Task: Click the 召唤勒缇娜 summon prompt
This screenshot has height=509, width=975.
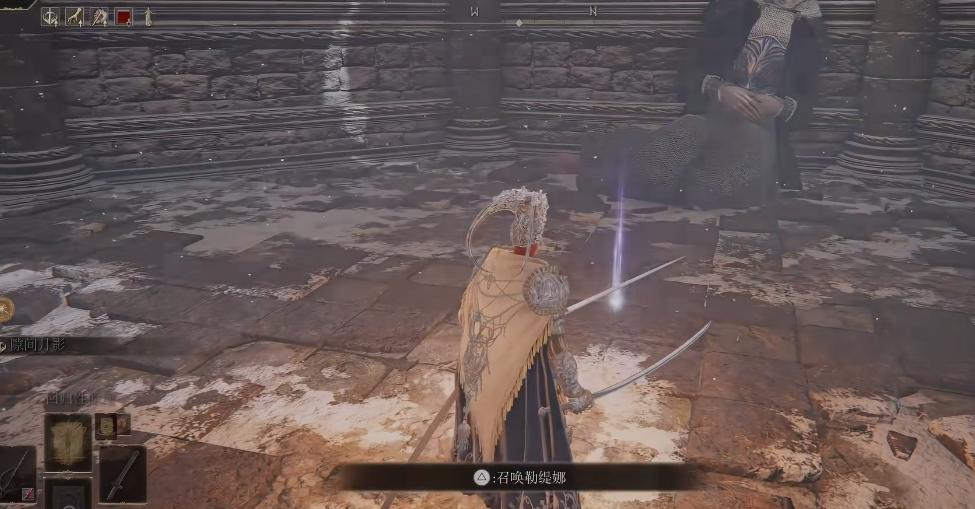Action: pos(518,477)
